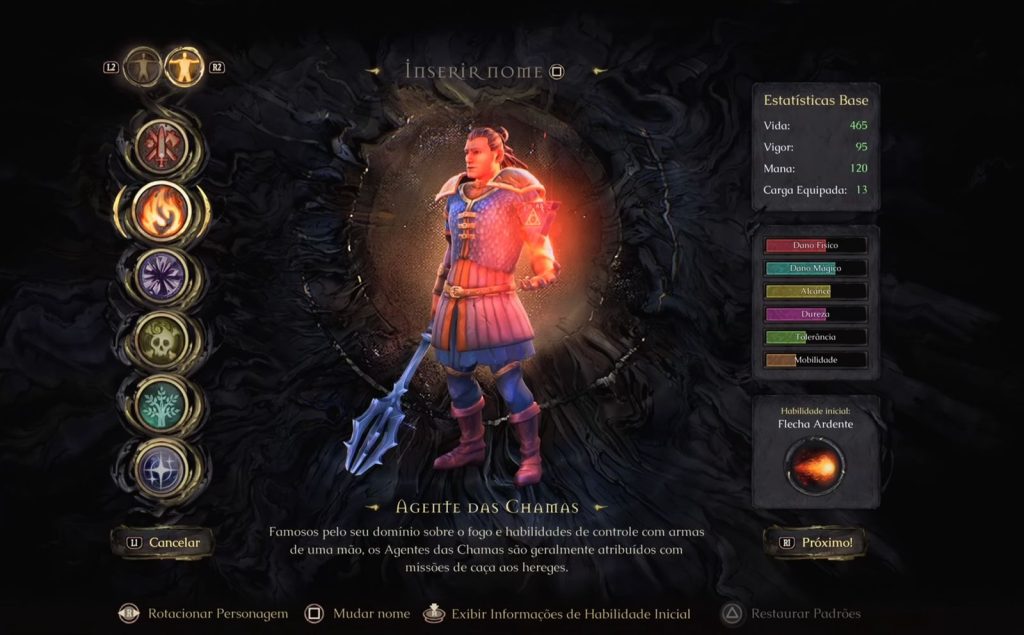Proceed with the Próximo! button
Screen dimensions: 1024x635
[x=816, y=543]
